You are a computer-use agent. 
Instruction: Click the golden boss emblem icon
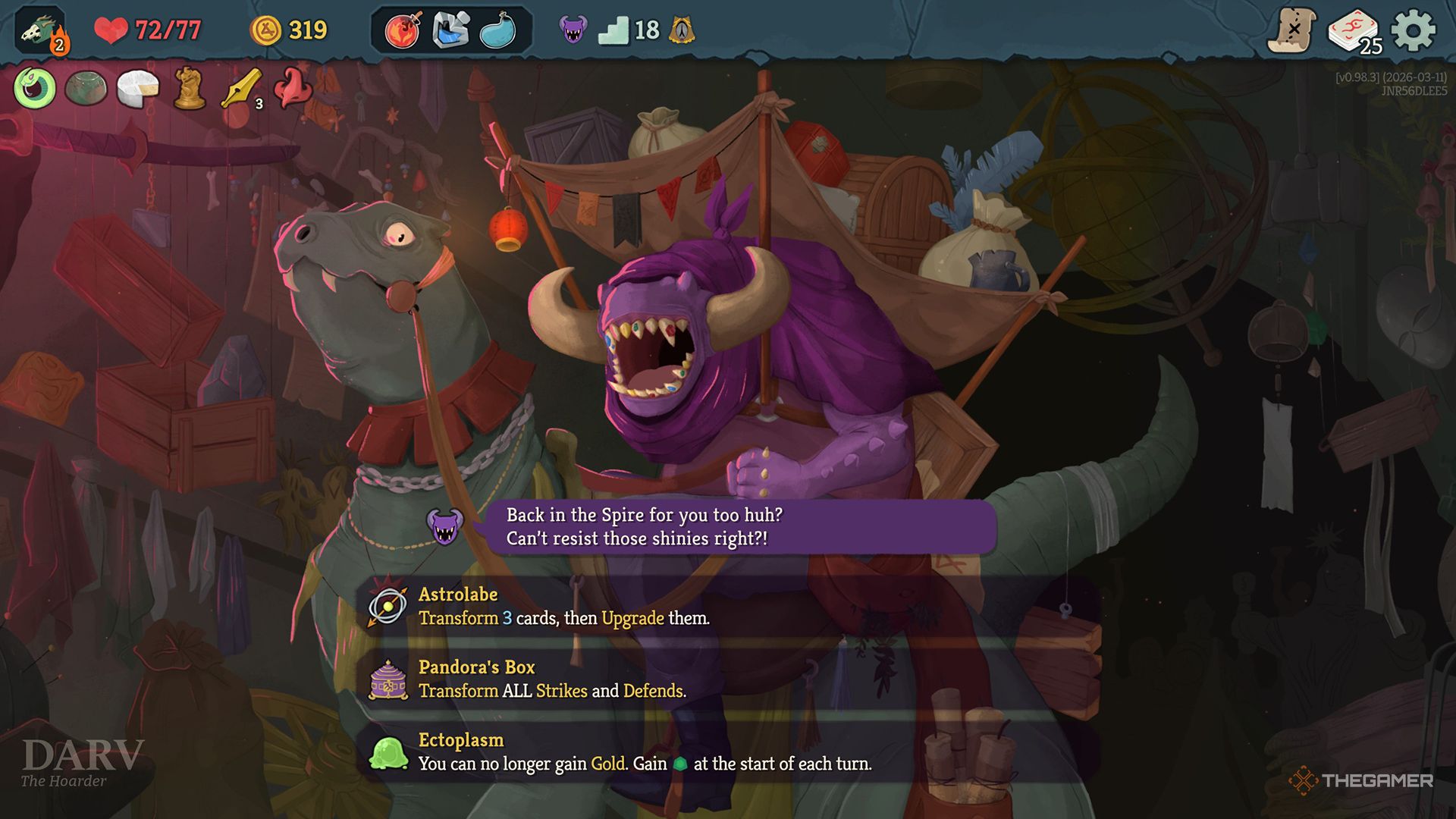pyautogui.click(x=682, y=30)
